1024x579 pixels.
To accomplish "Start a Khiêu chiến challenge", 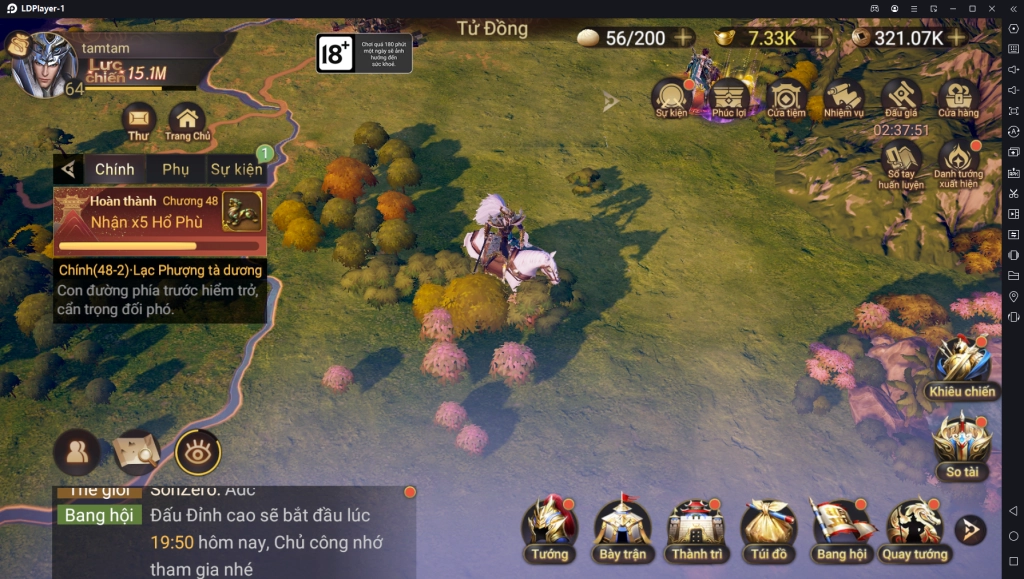I will (x=962, y=365).
